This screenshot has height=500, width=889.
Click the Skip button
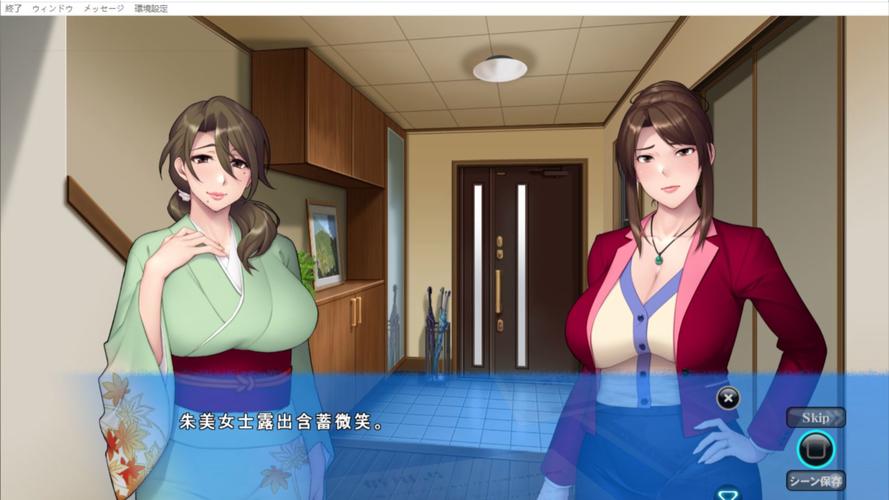pos(815,417)
